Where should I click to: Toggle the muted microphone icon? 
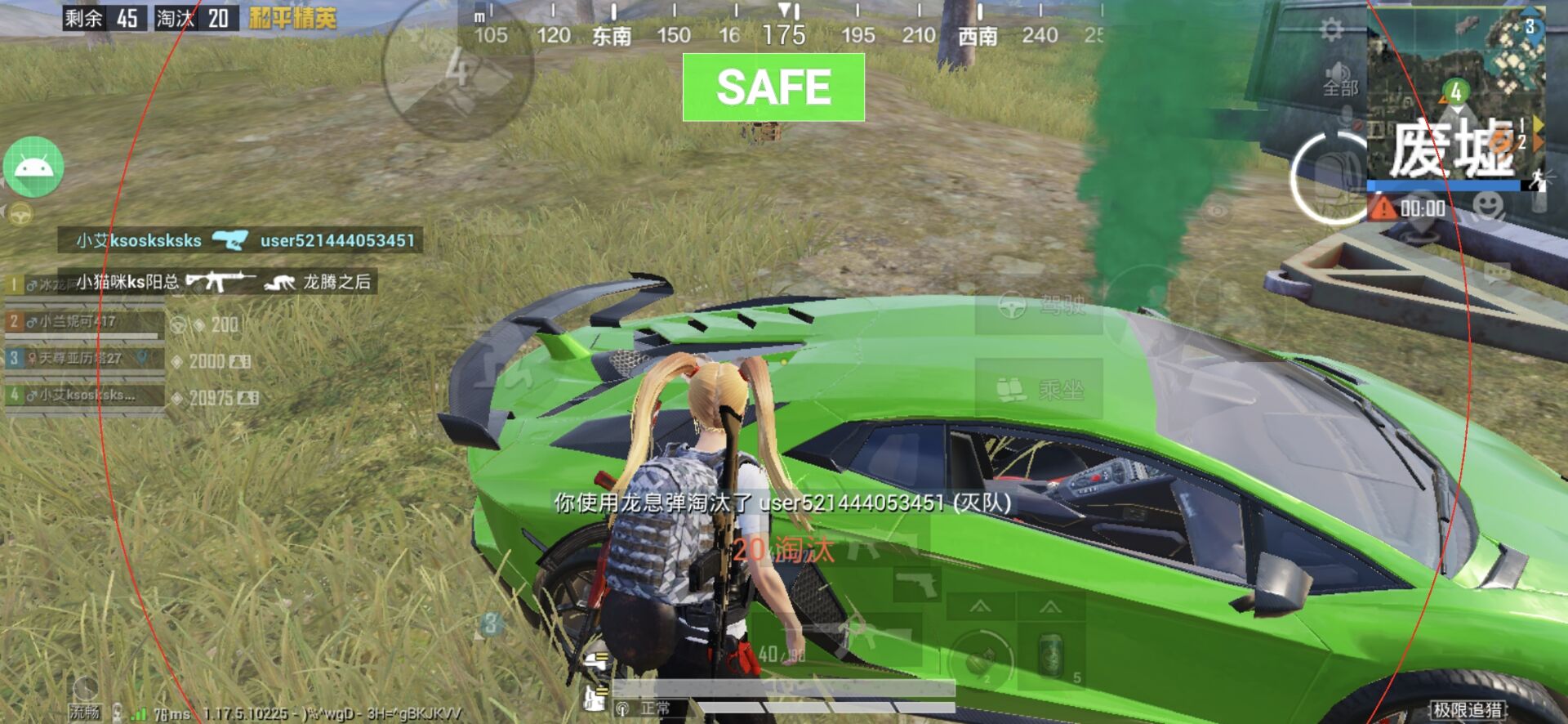point(1344,116)
